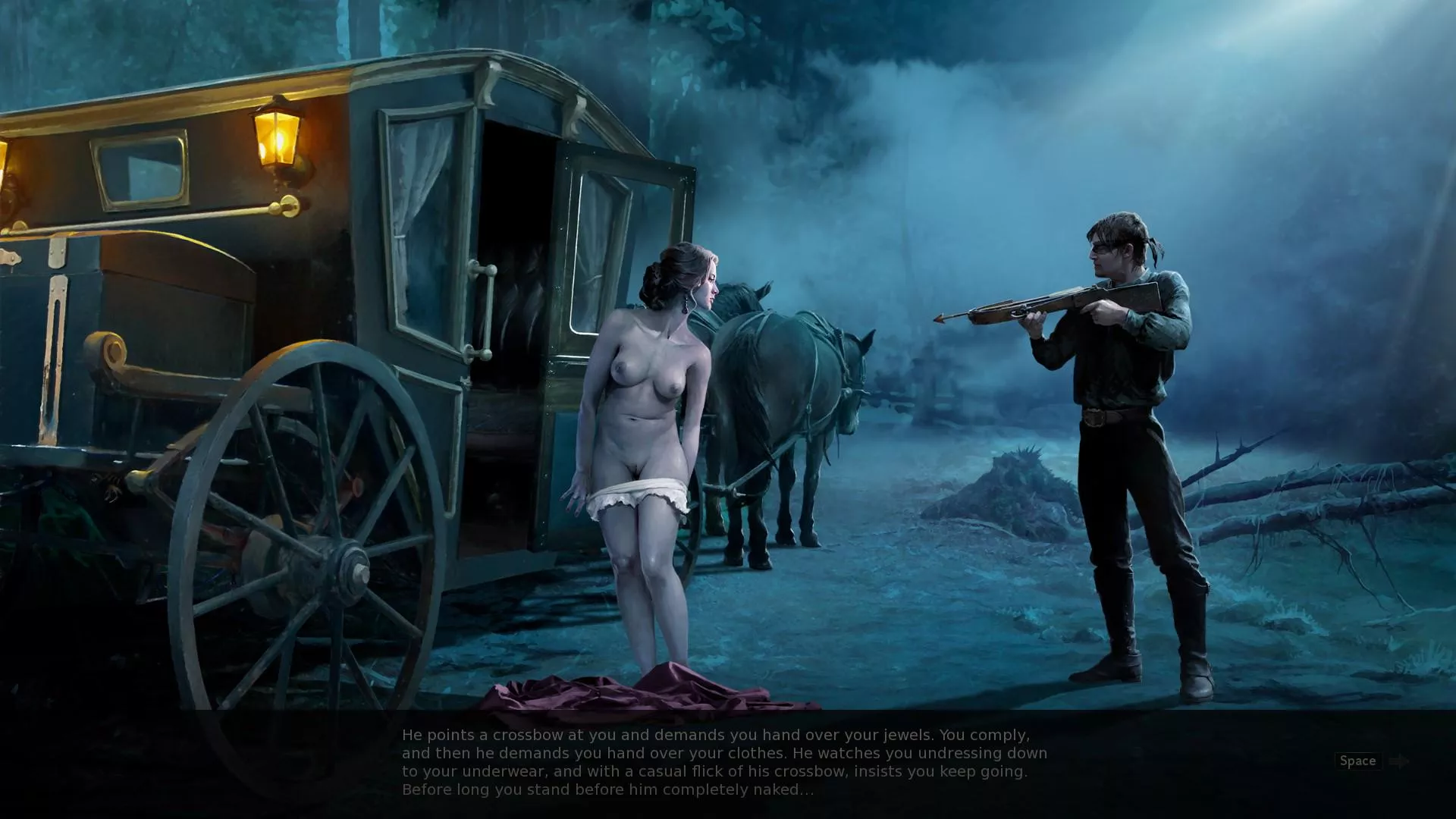Advance the narration with the arrow icon
This screenshot has width=1456, height=819.
pos(1400,761)
